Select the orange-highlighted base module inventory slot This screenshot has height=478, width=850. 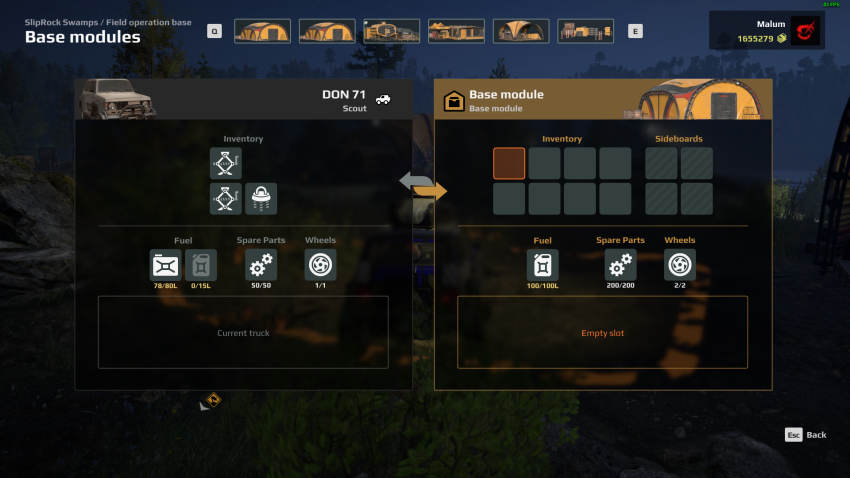(x=509, y=163)
